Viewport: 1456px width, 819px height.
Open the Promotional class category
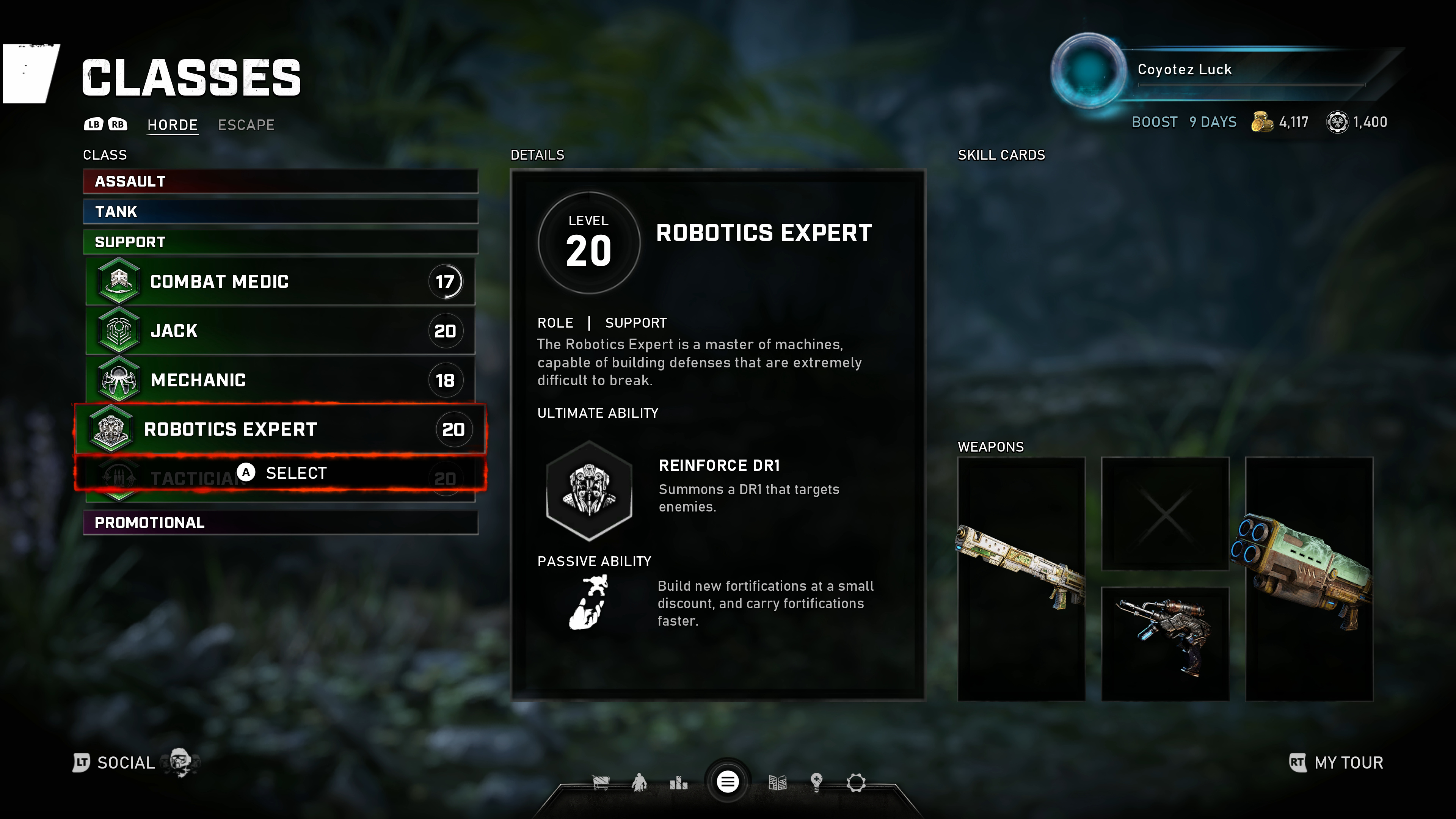280,522
